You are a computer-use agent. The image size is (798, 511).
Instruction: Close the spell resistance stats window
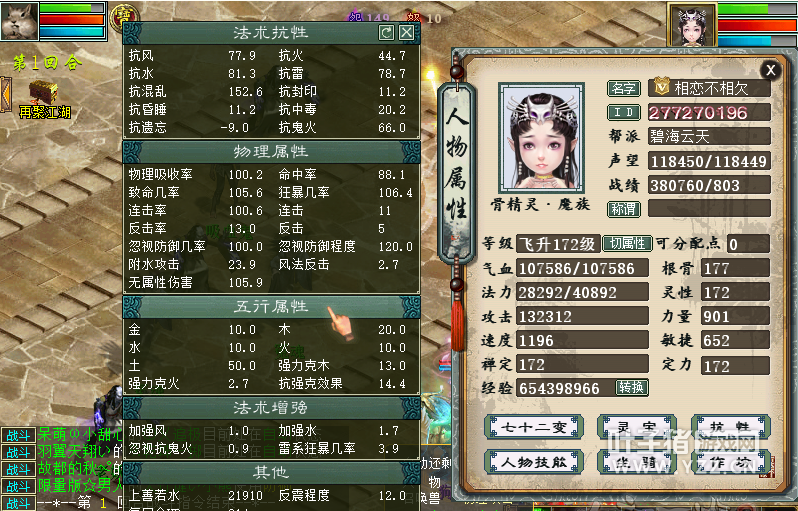tap(406, 33)
